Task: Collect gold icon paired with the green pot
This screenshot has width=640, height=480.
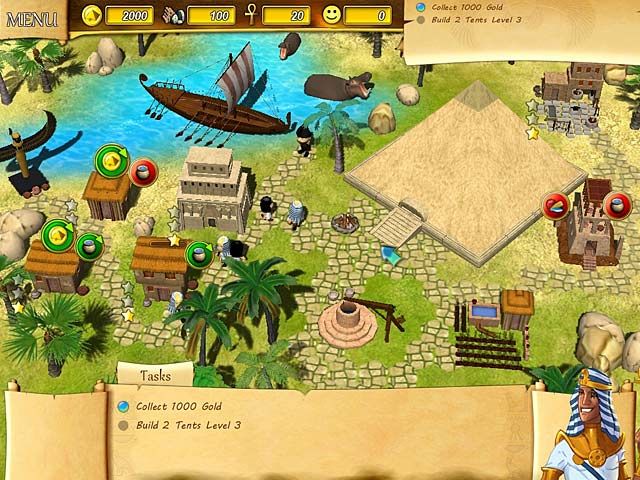Action: 57,235
